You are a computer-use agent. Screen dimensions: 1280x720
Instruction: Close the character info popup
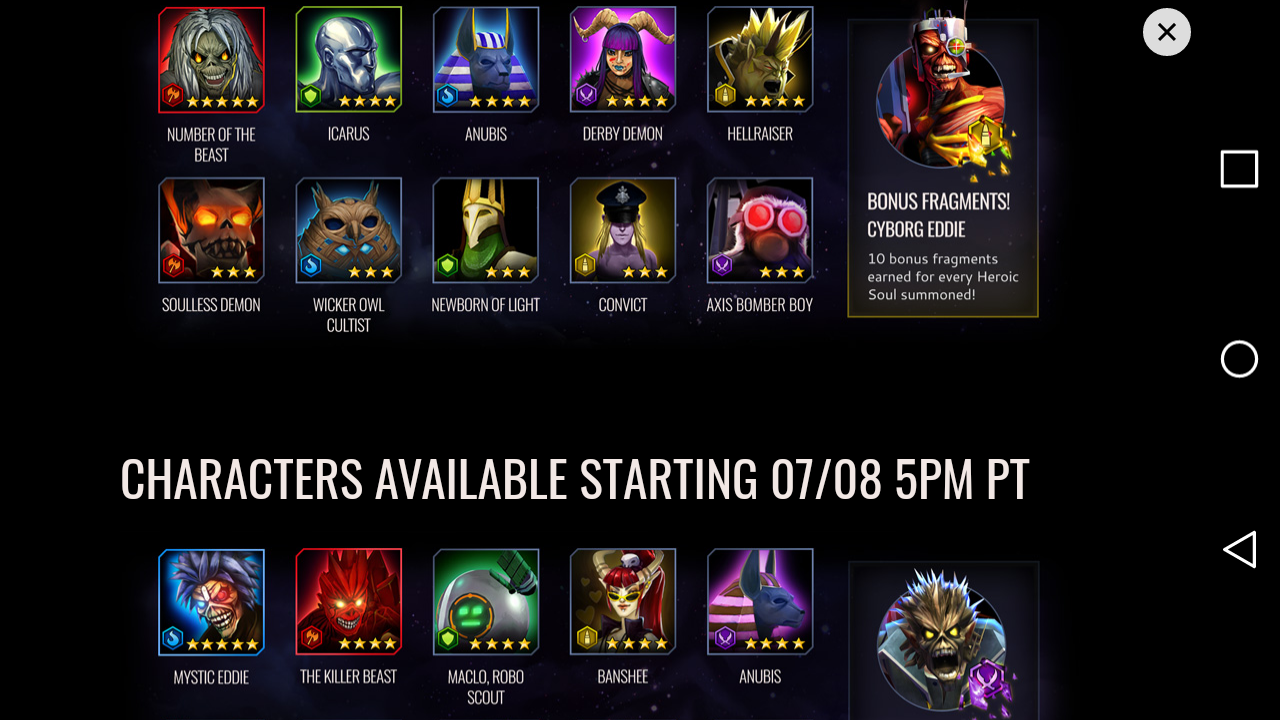coord(1166,32)
